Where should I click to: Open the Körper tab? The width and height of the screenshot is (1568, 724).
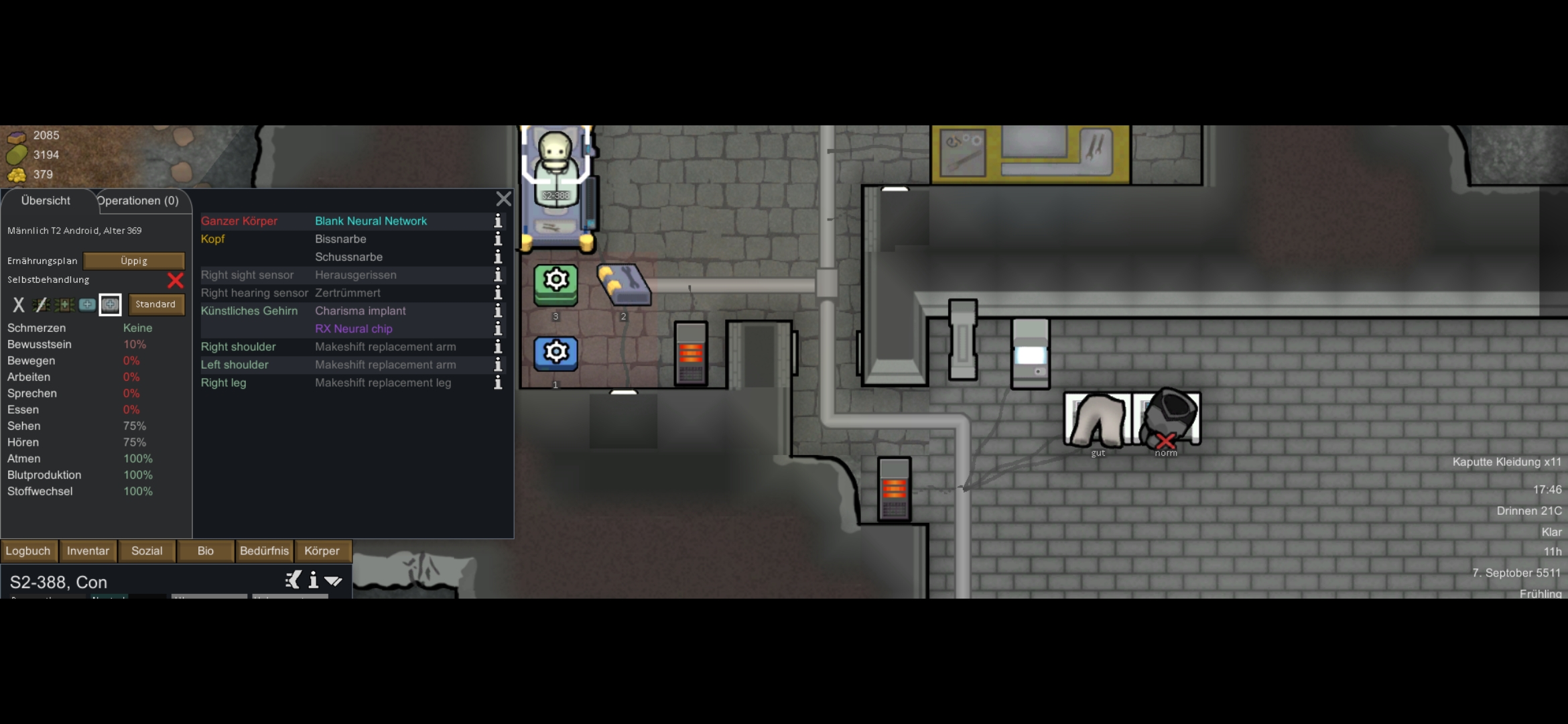(322, 551)
